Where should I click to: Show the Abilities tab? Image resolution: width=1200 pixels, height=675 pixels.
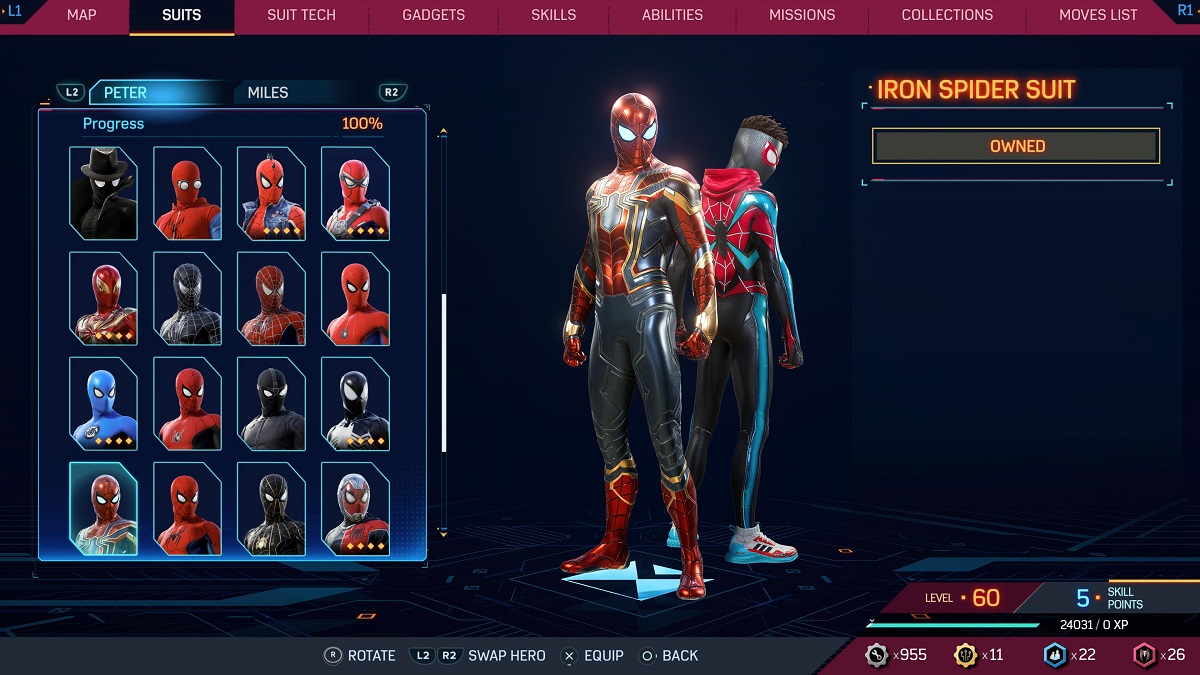pos(672,15)
